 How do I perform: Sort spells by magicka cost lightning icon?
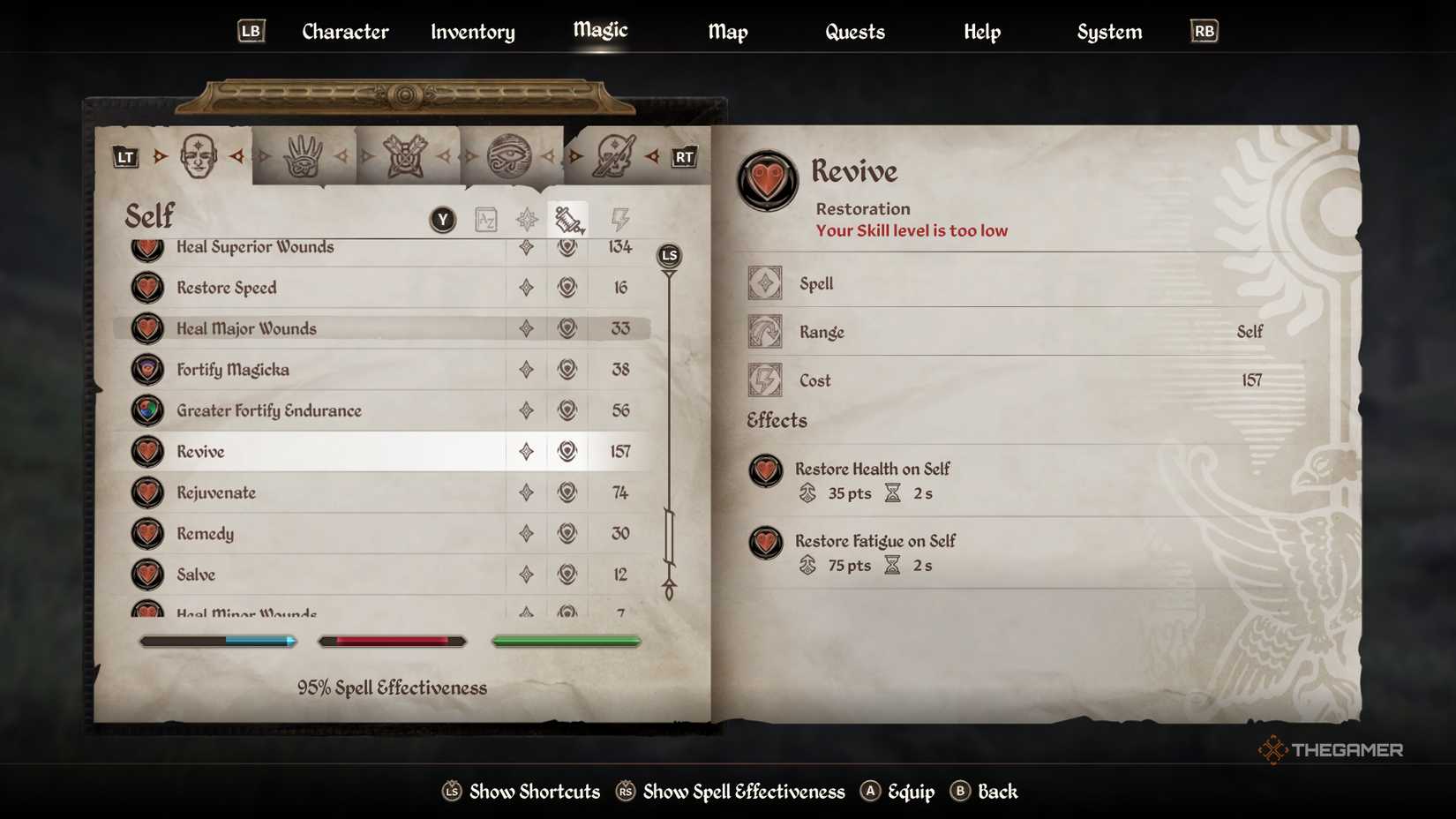point(619,219)
